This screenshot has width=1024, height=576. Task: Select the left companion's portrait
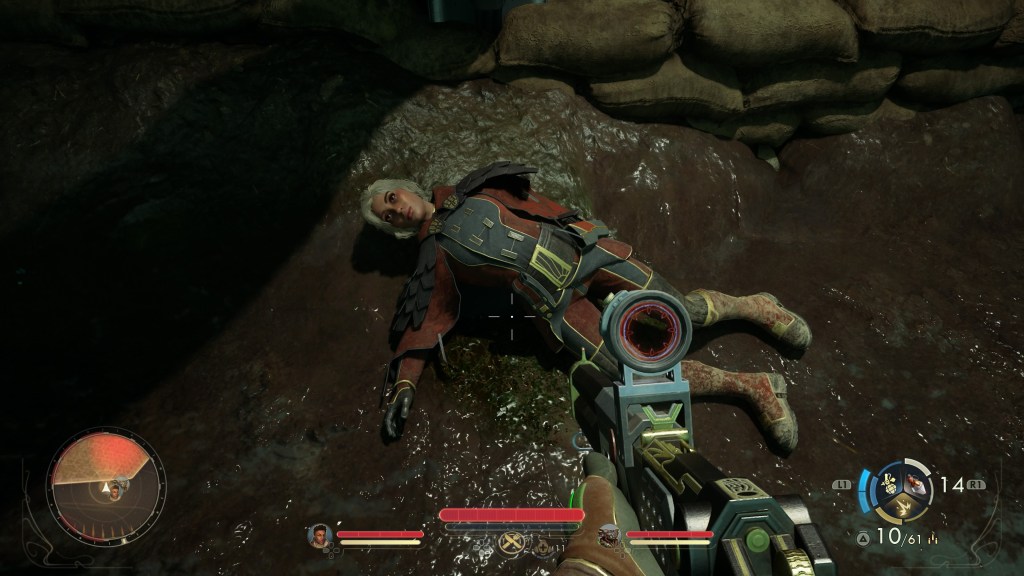tap(319, 535)
